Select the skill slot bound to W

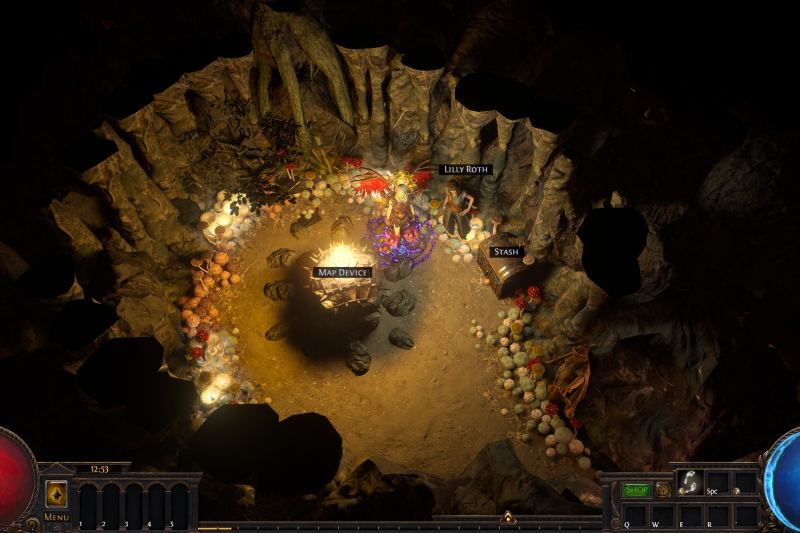pos(663,515)
